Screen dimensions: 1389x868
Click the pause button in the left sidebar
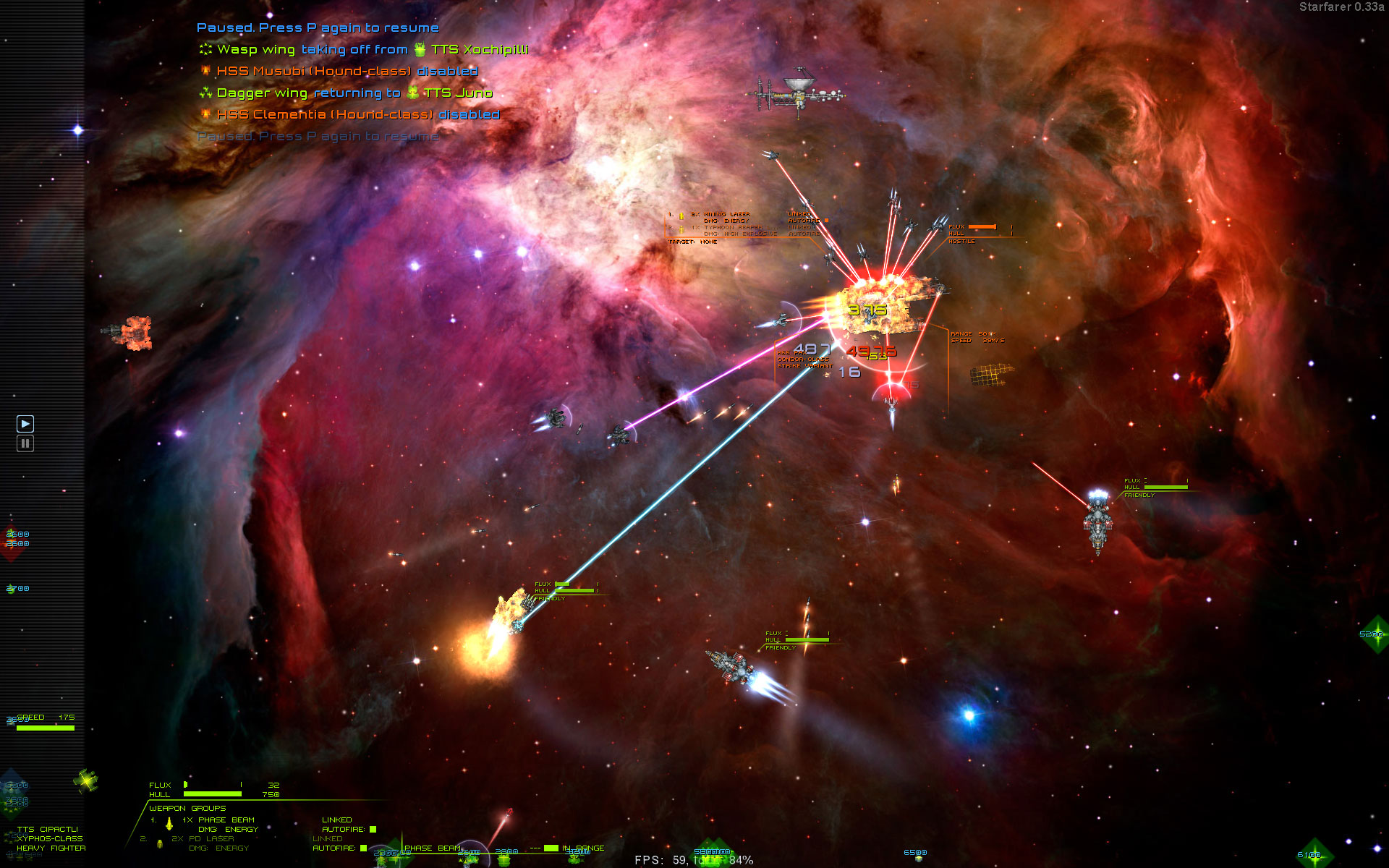click(26, 443)
